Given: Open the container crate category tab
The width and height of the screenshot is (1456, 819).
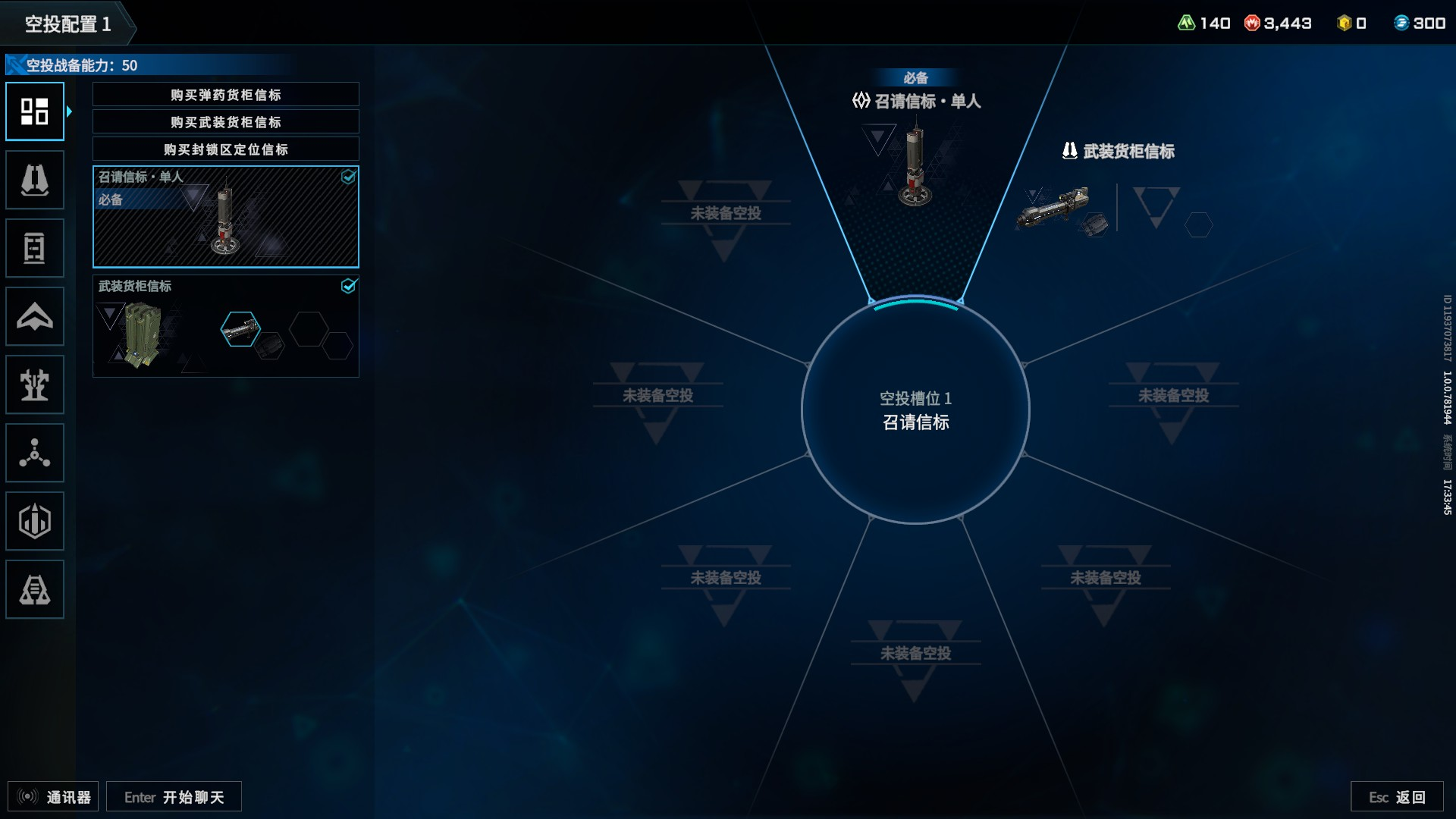Looking at the screenshot, I should click(35, 248).
